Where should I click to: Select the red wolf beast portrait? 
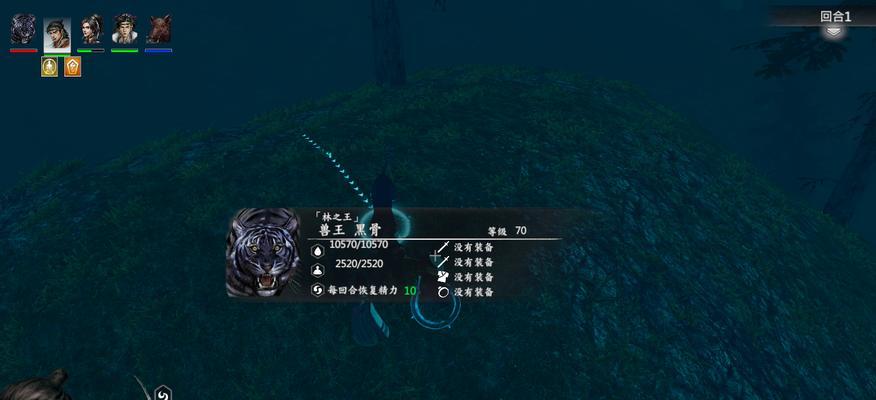click(158, 30)
